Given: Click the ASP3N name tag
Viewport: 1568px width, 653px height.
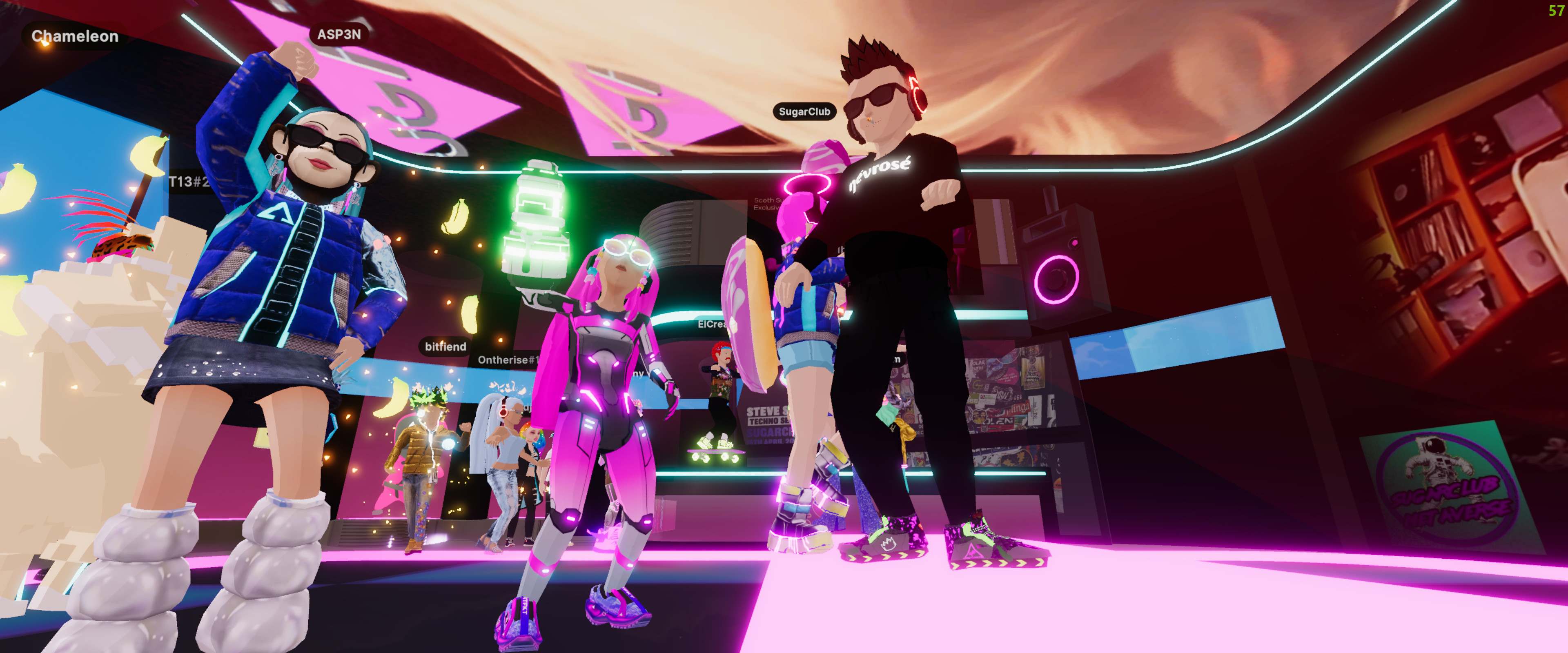Looking at the screenshot, I should [339, 35].
